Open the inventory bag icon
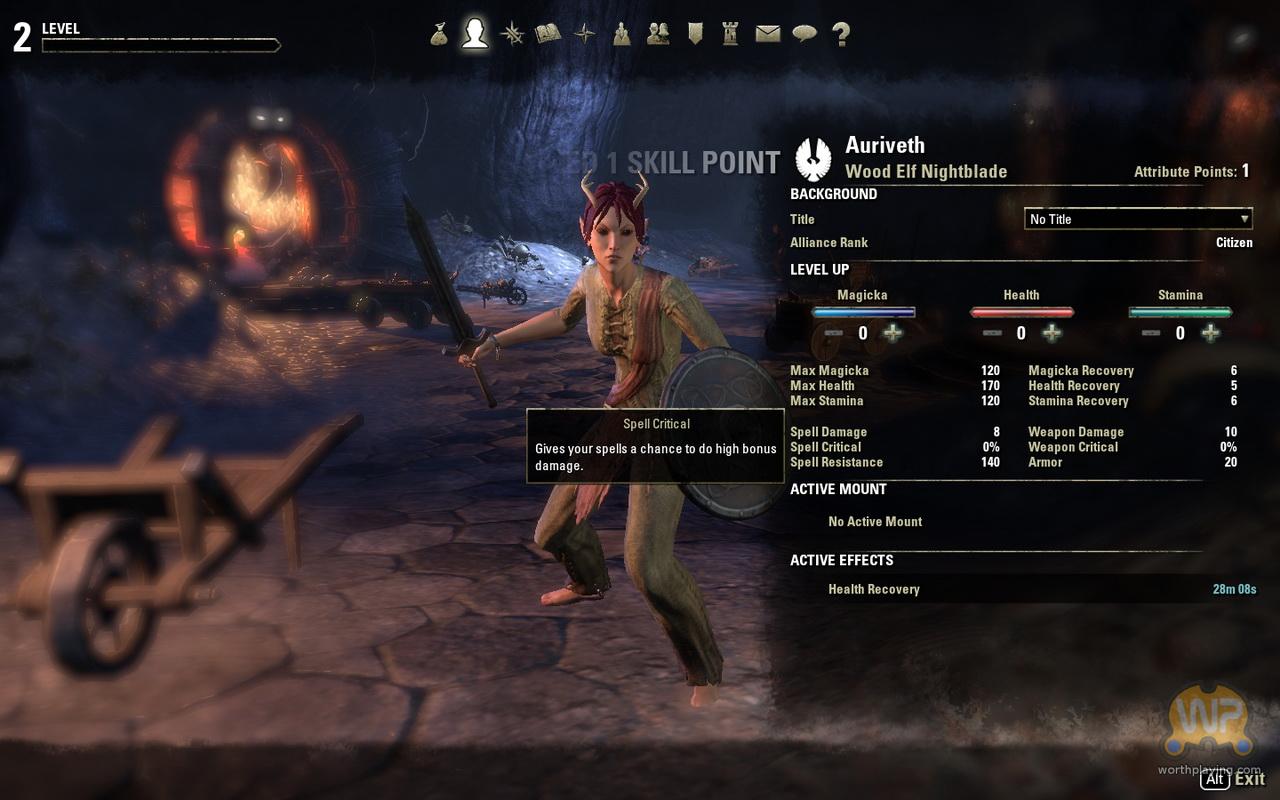The image size is (1280, 800). (439, 34)
